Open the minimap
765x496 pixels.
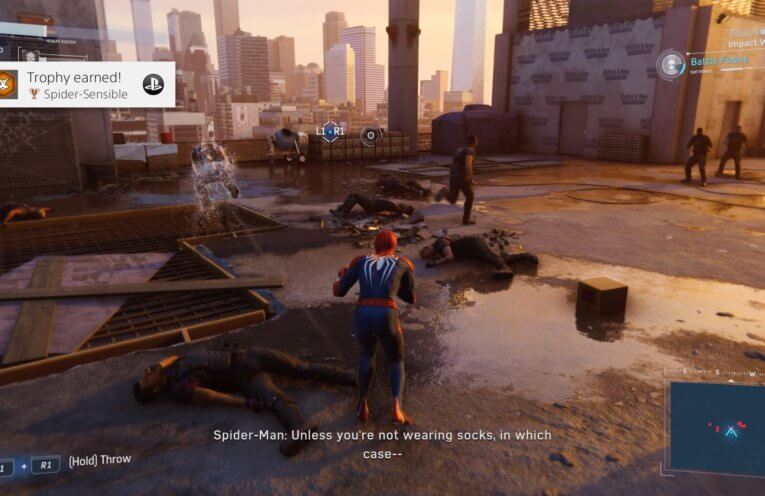pos(716,428)
